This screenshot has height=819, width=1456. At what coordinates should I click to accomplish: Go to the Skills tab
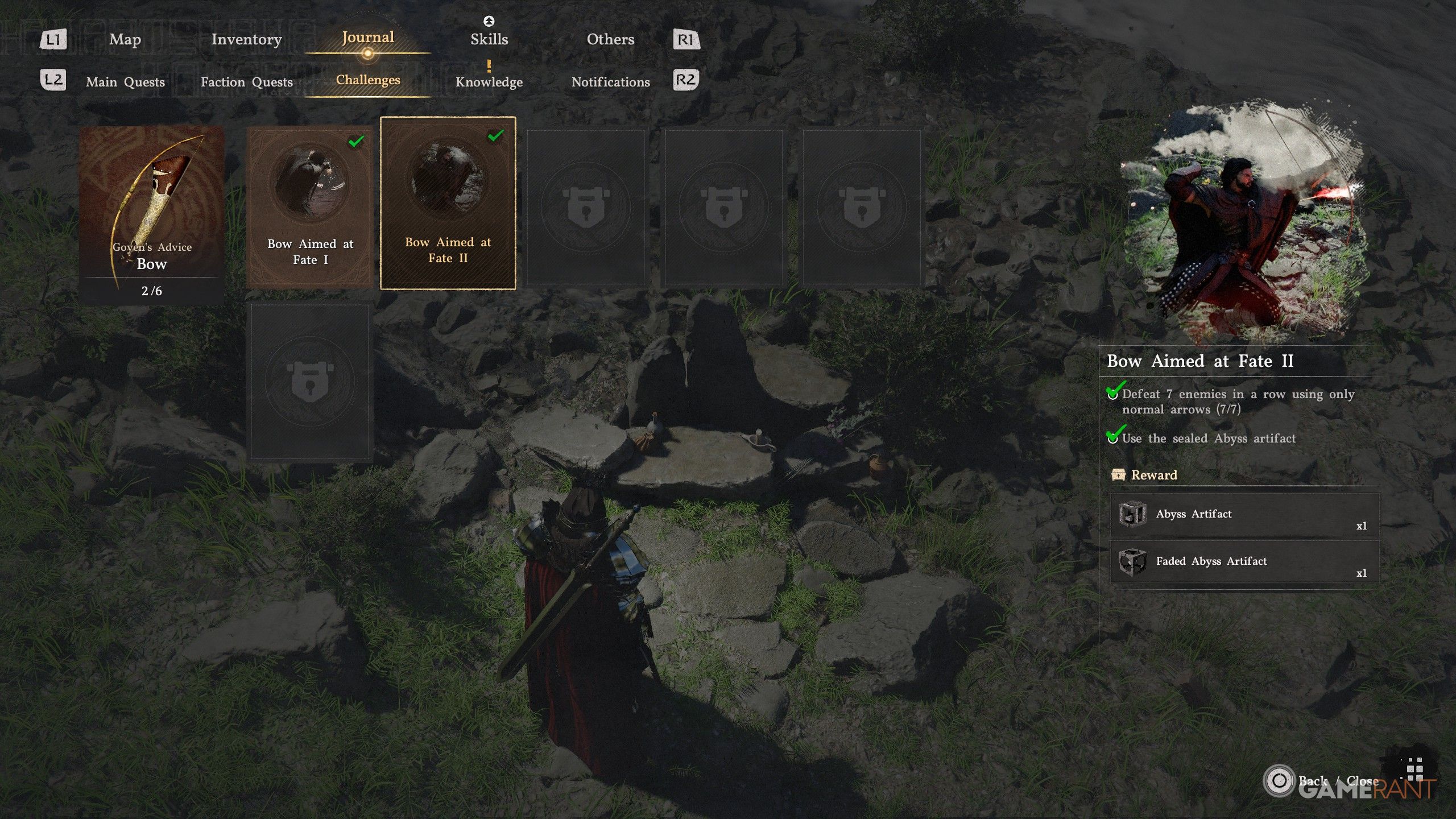[489, 39]
